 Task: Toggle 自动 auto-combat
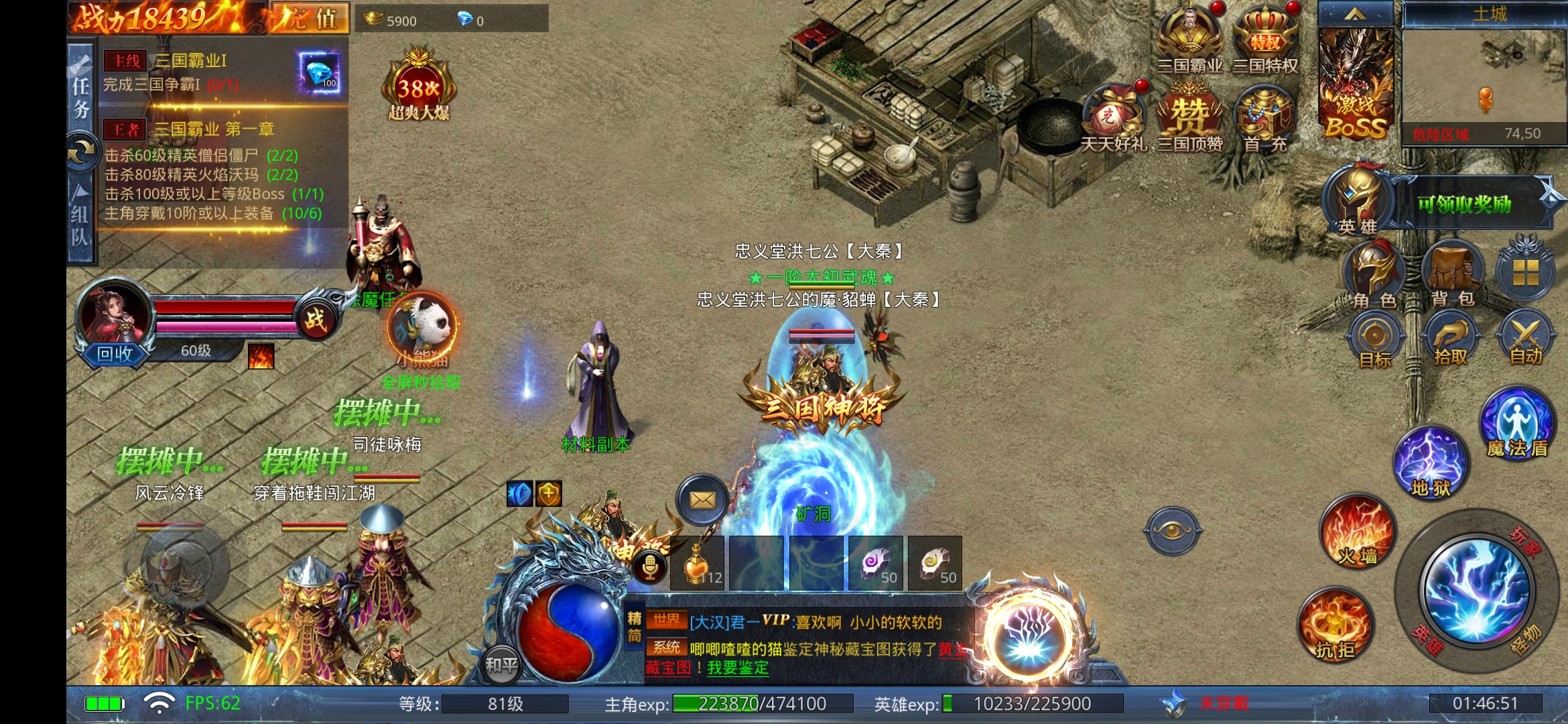1526,340
